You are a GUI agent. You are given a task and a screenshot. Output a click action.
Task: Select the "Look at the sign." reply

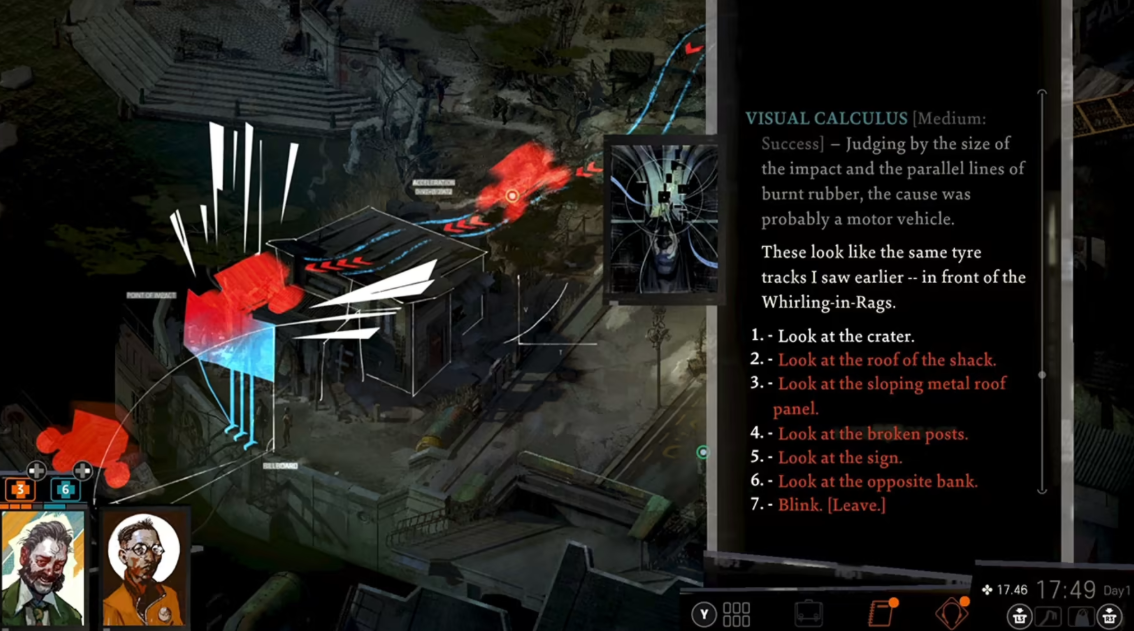tap(839, 458)
